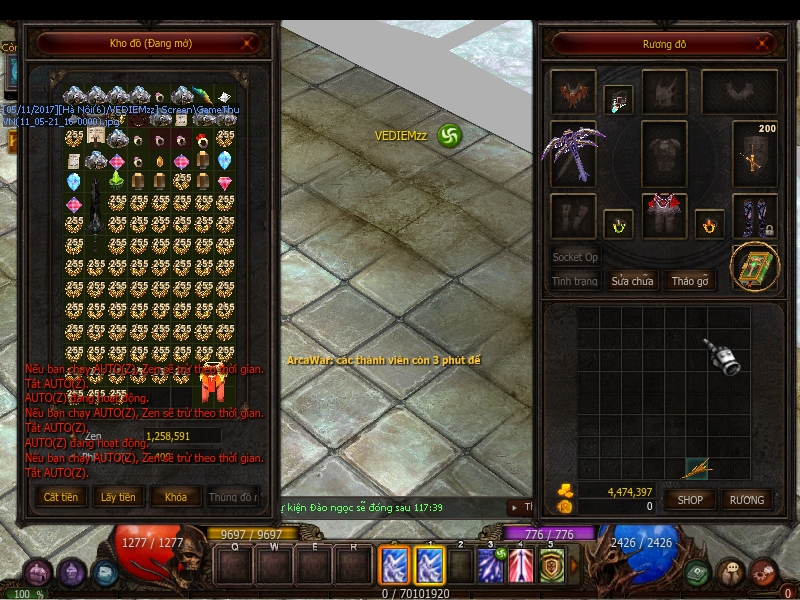
Task: Choose the Lấy tiền withdraw button
Action: [x=118, y=497]
